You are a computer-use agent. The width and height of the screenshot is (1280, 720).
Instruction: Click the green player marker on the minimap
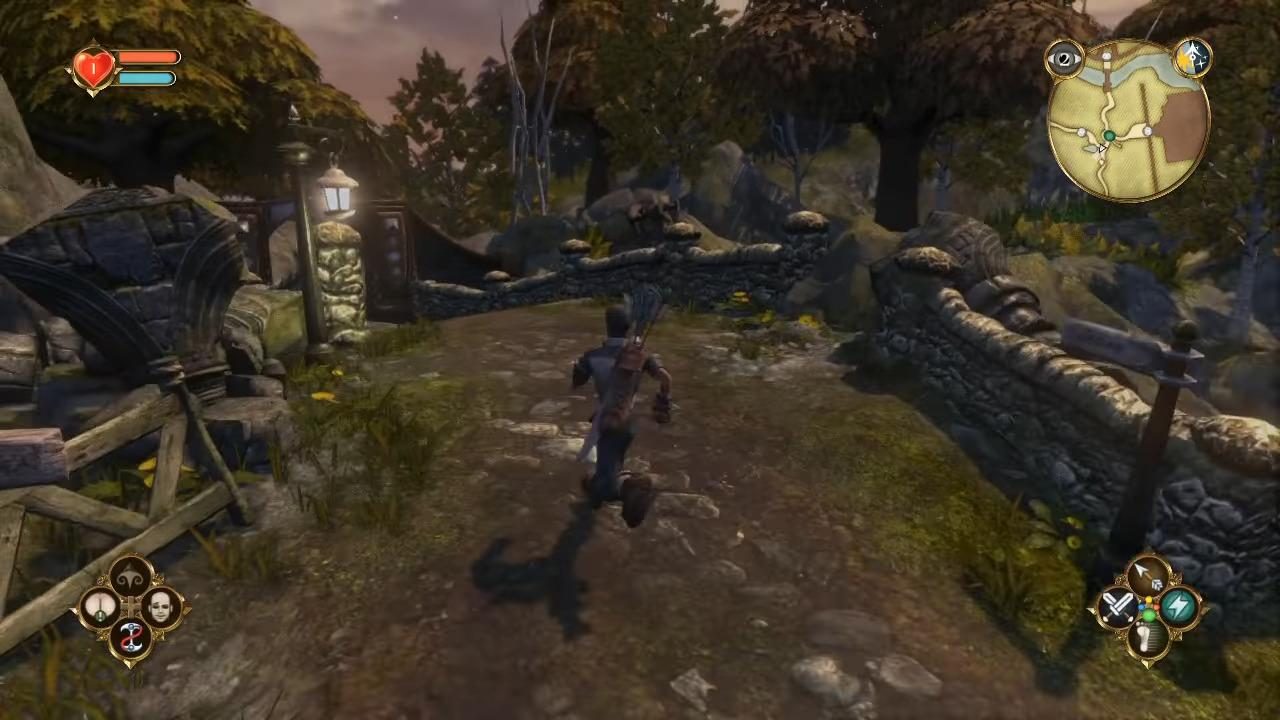click(1110, 135)
